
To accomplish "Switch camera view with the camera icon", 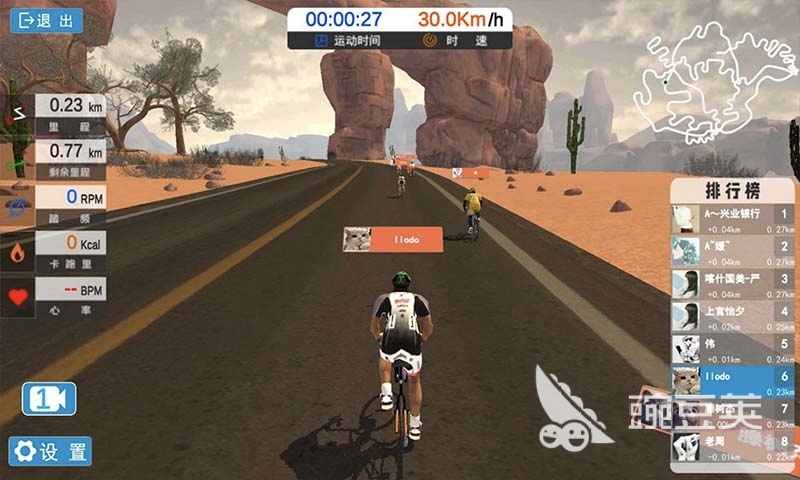I will click(49, 399).
